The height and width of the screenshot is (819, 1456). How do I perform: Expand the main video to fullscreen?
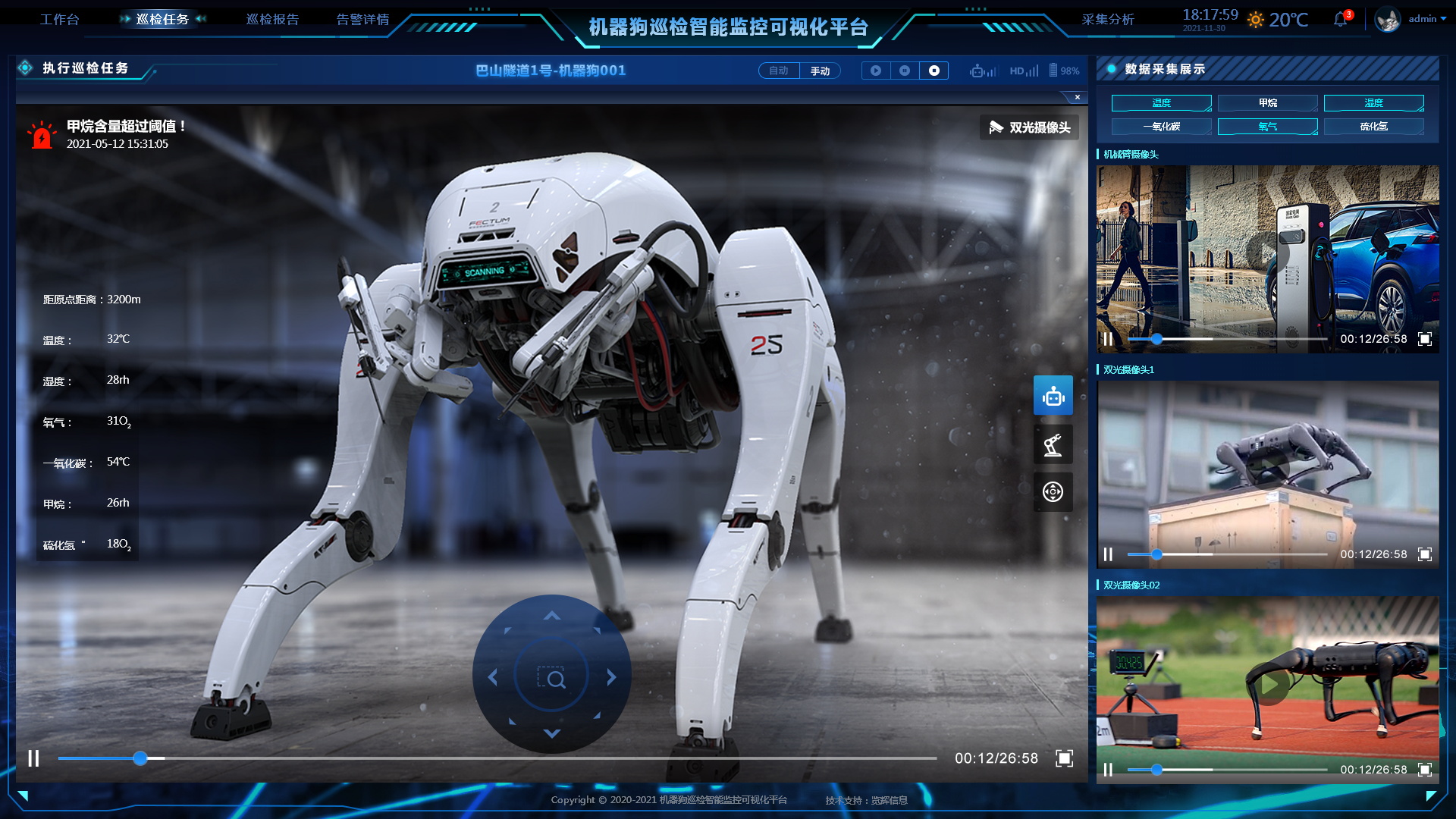click(x=1064, y=758)
